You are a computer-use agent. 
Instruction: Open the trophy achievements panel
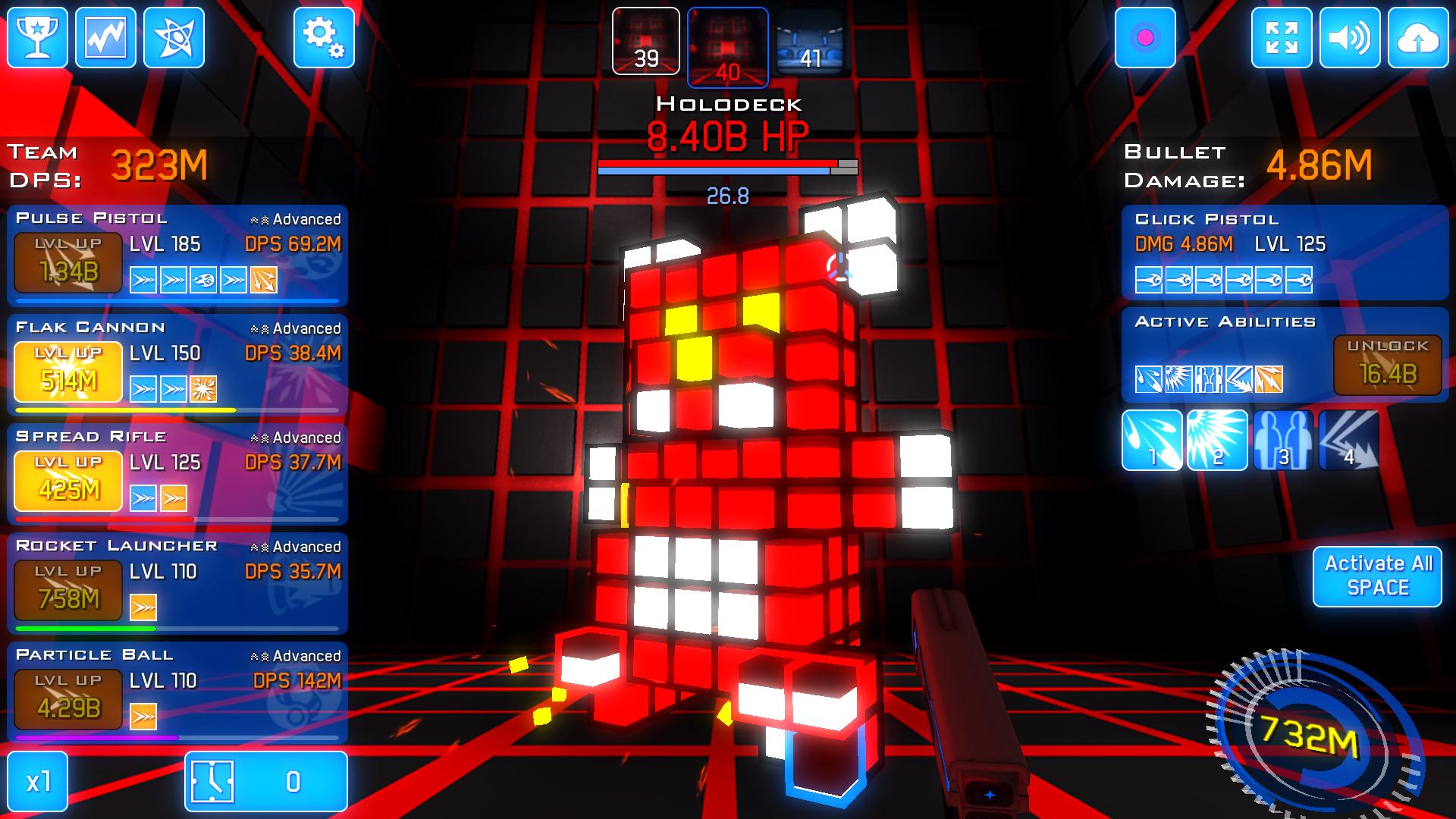point(37,38)
